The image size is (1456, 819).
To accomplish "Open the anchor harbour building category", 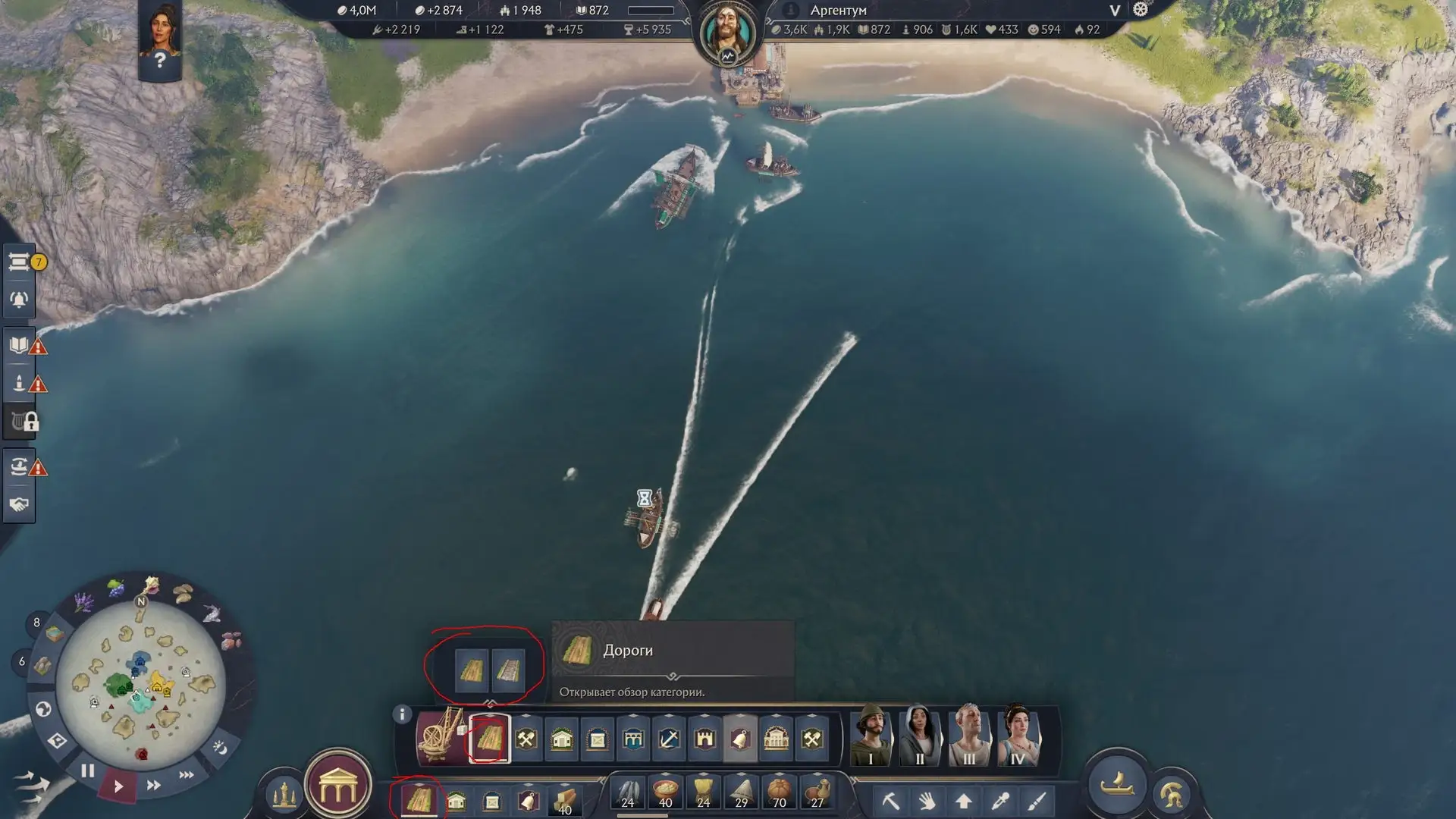I will click(669, 738).
